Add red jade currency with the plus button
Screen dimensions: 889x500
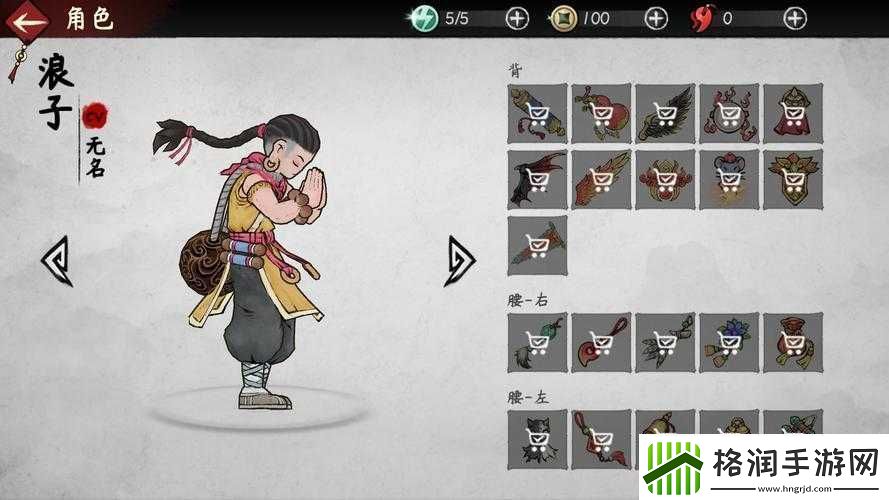pos(795,18)
